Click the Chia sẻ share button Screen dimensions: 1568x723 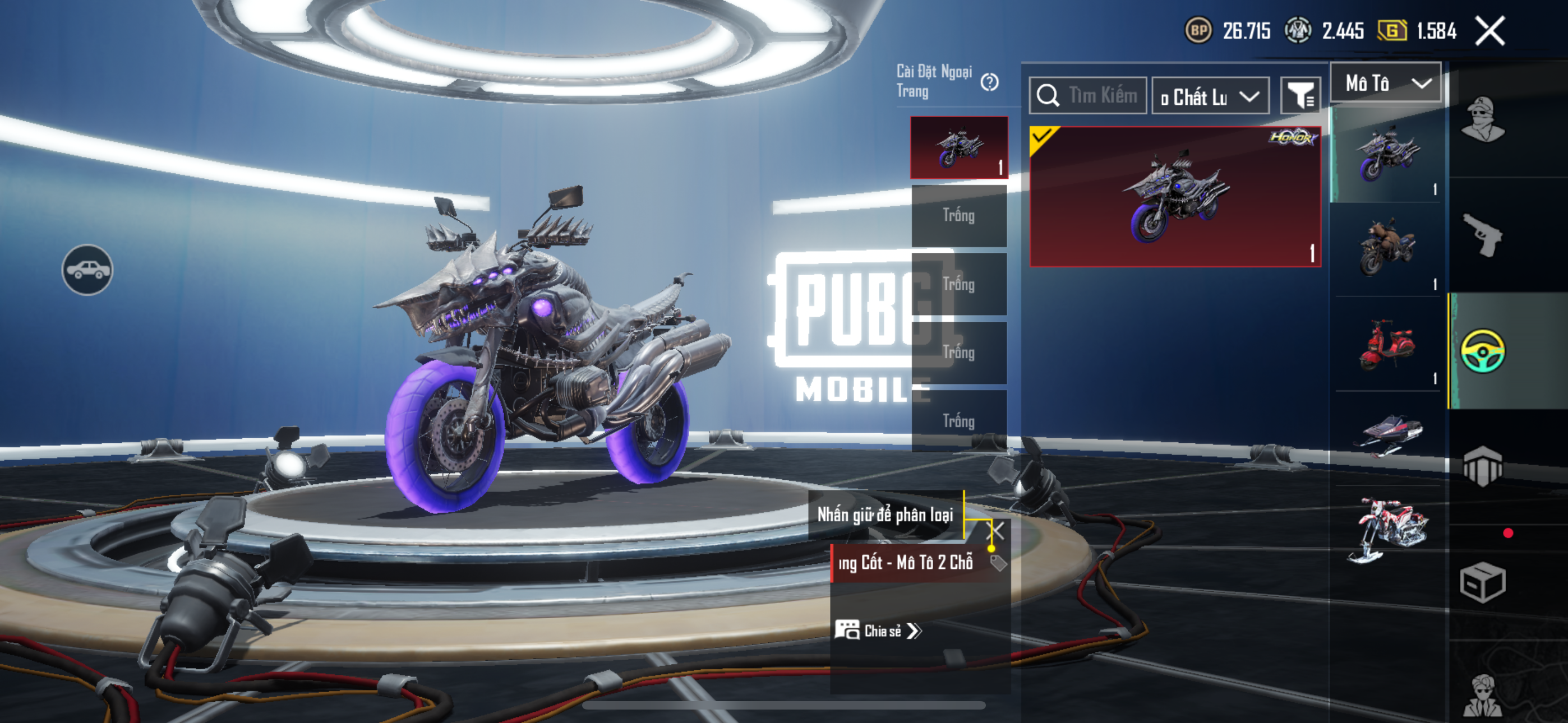(878, 631)
